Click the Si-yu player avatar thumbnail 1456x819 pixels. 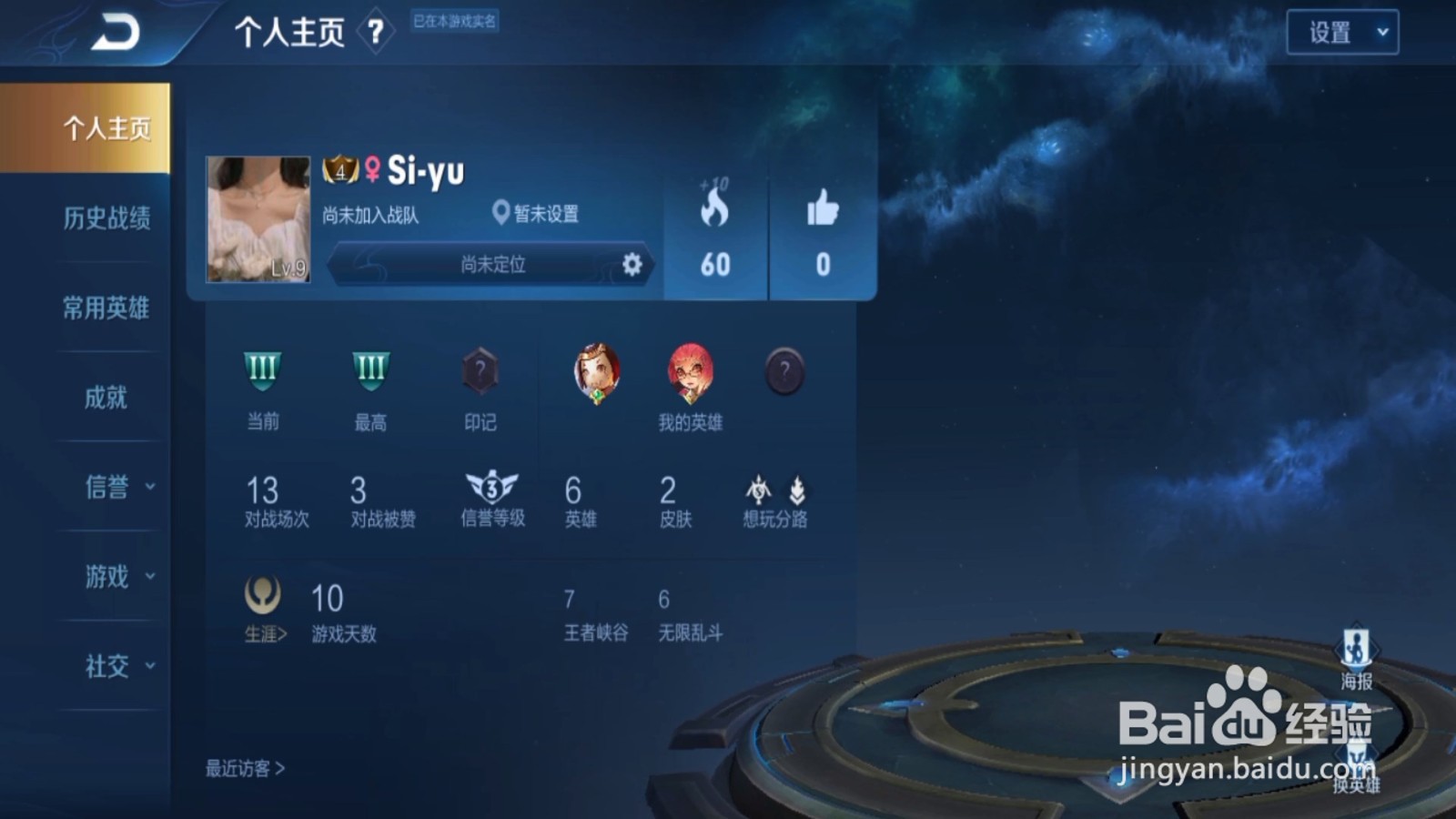point(258,219)
